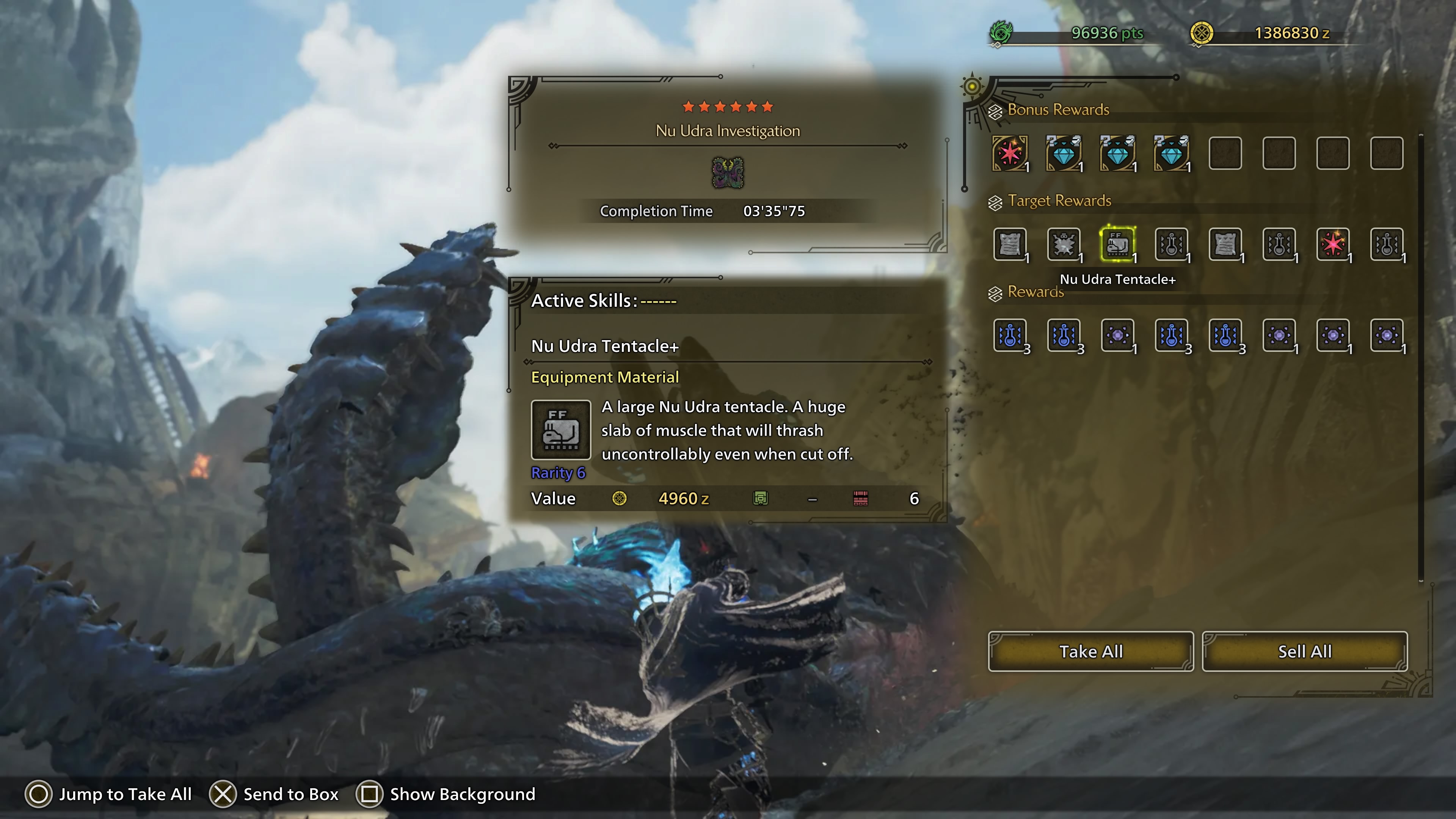Click the six-star quest difficulty rating
The width and height of the screenshot is (1456, 819).
click(x=728, y=106)
